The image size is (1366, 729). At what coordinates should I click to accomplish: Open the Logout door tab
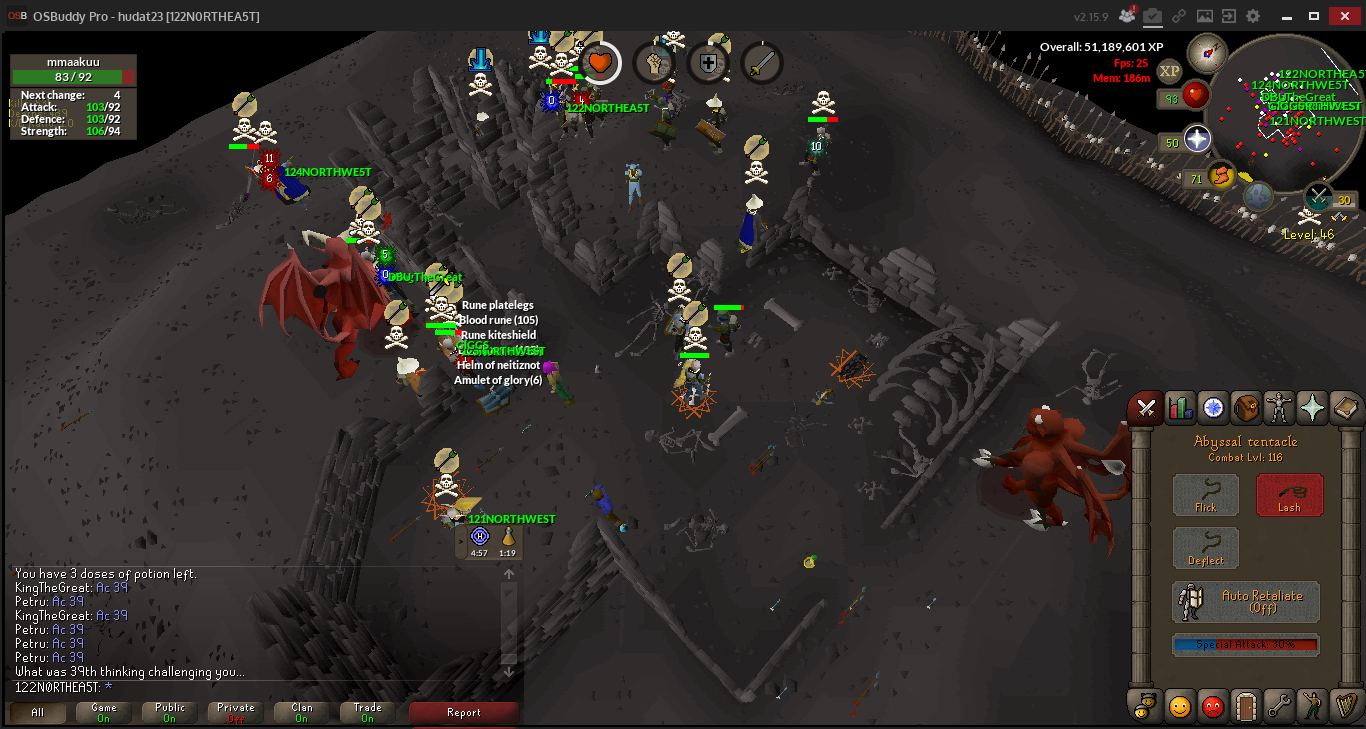[1246, 706]
